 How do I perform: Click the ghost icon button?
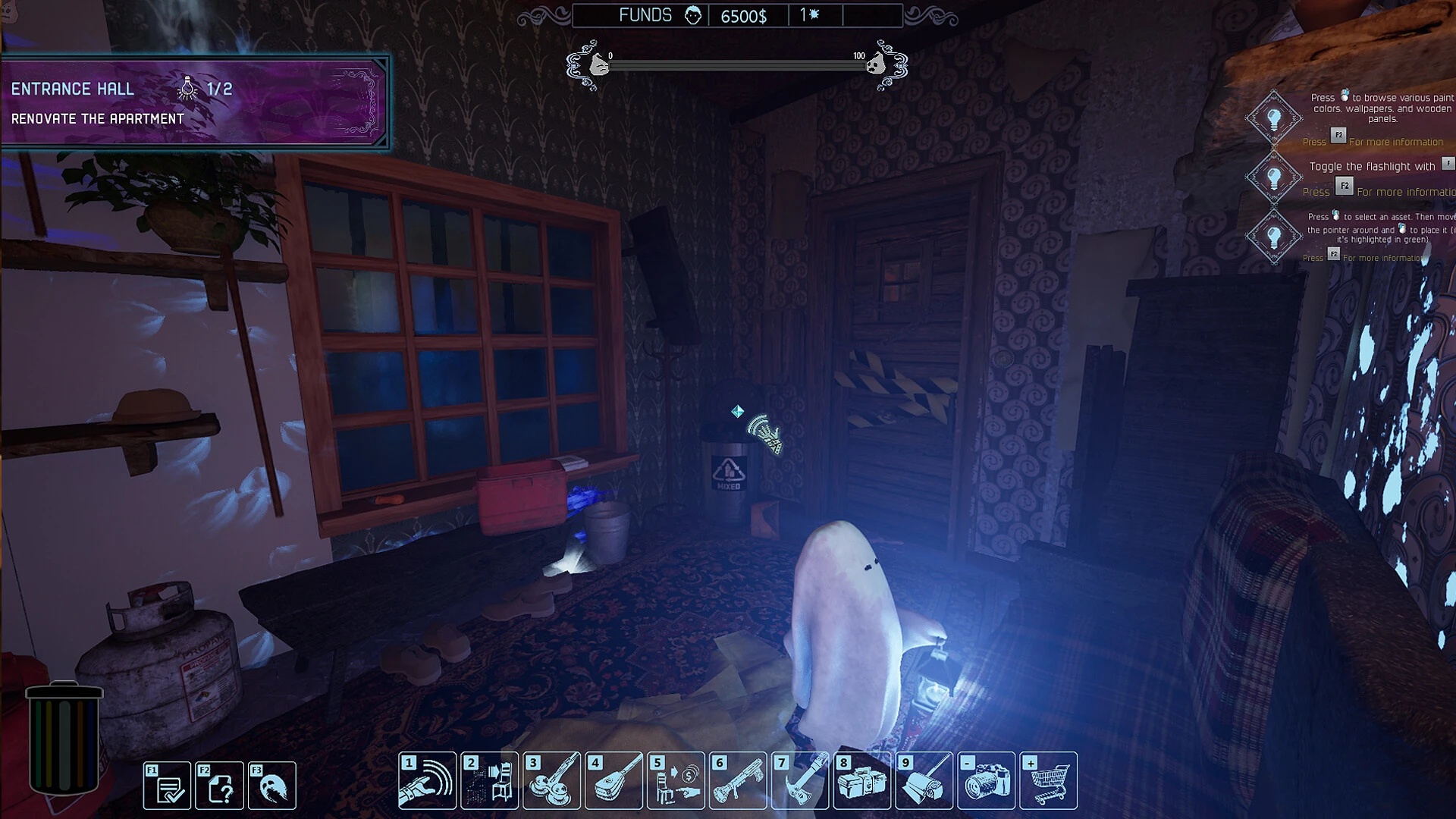click(272, 786)
